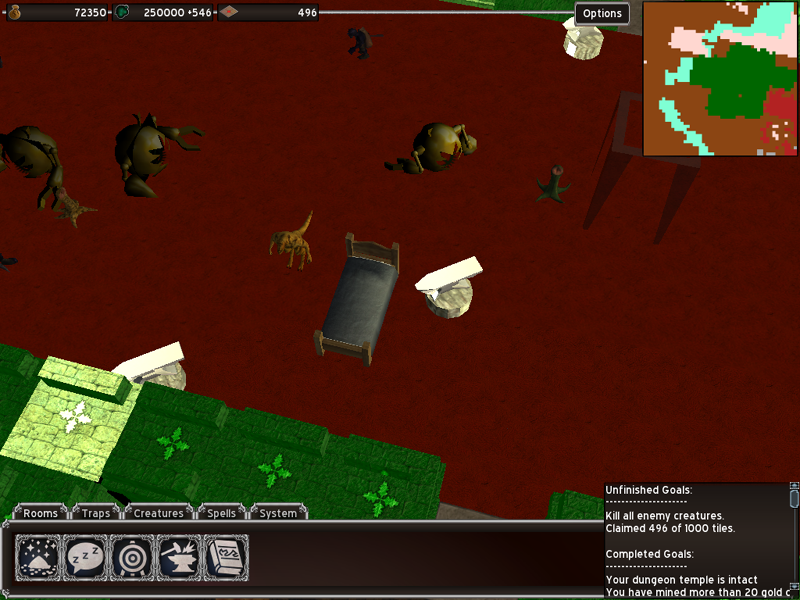The image size is (800, 600).
Task: Select the sleeping quarters Zzz icon
Action: click(85, 557)
